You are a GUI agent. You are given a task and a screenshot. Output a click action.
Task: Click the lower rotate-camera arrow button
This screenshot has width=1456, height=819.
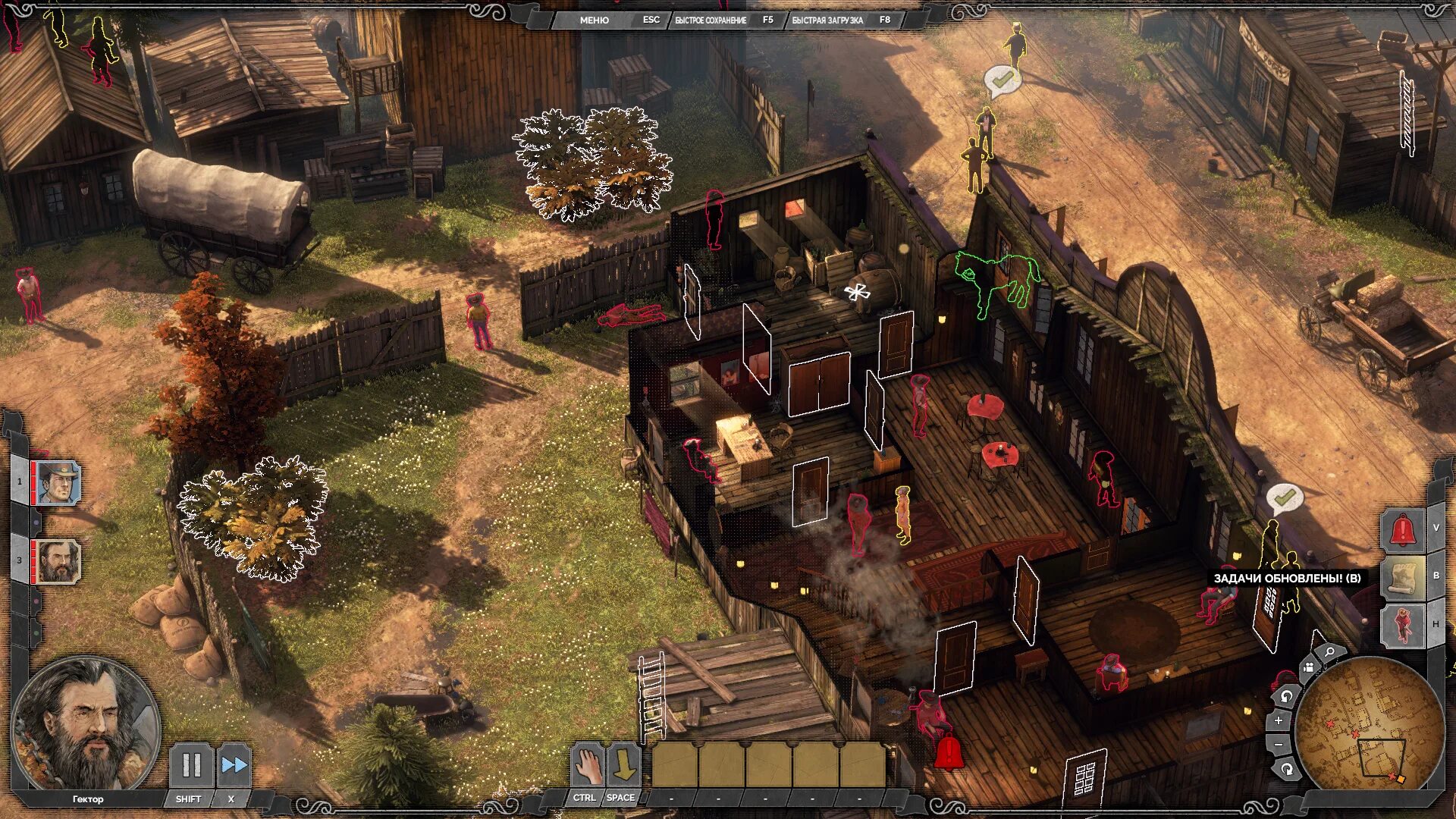(1286, 770)
